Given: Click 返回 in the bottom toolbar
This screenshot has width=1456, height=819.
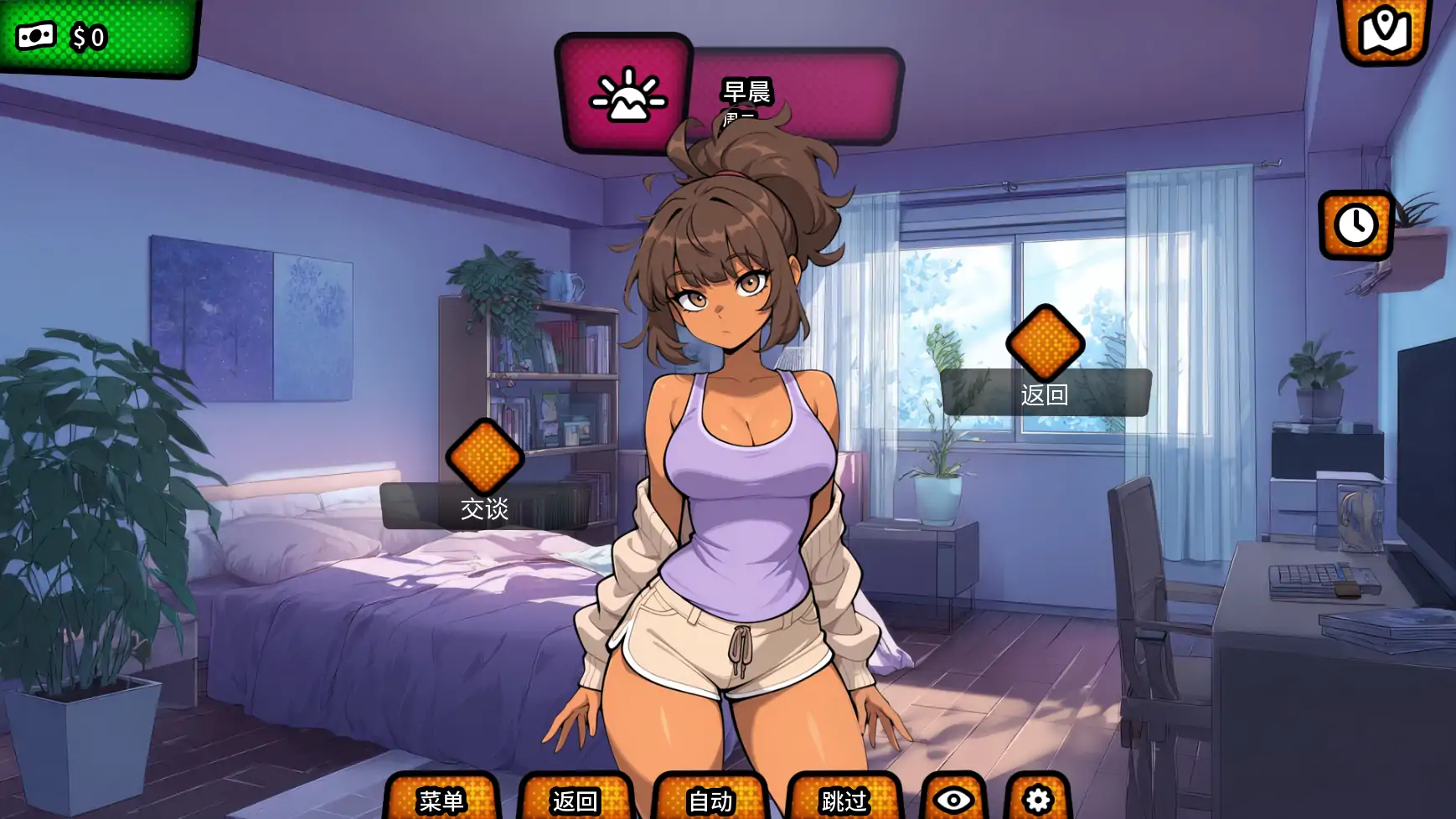Looking at the screenshot, I should tap(576, 800).
